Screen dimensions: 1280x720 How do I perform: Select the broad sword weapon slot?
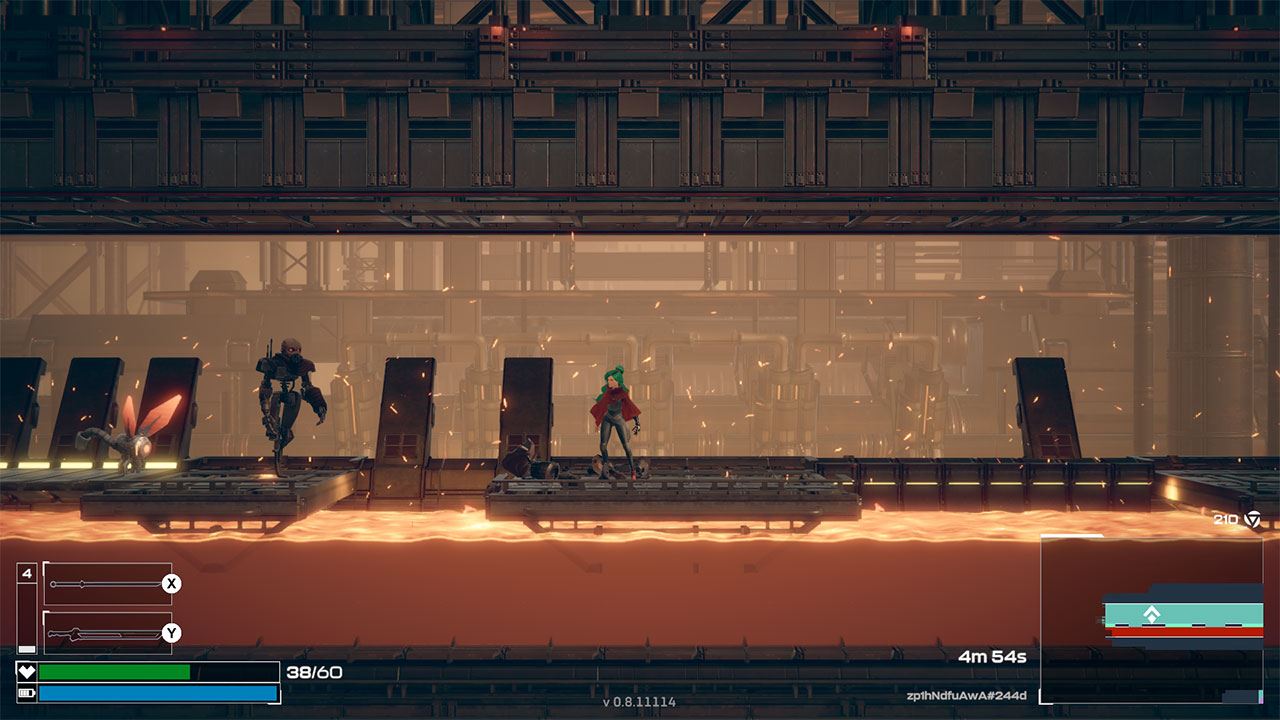click(107, 633)
